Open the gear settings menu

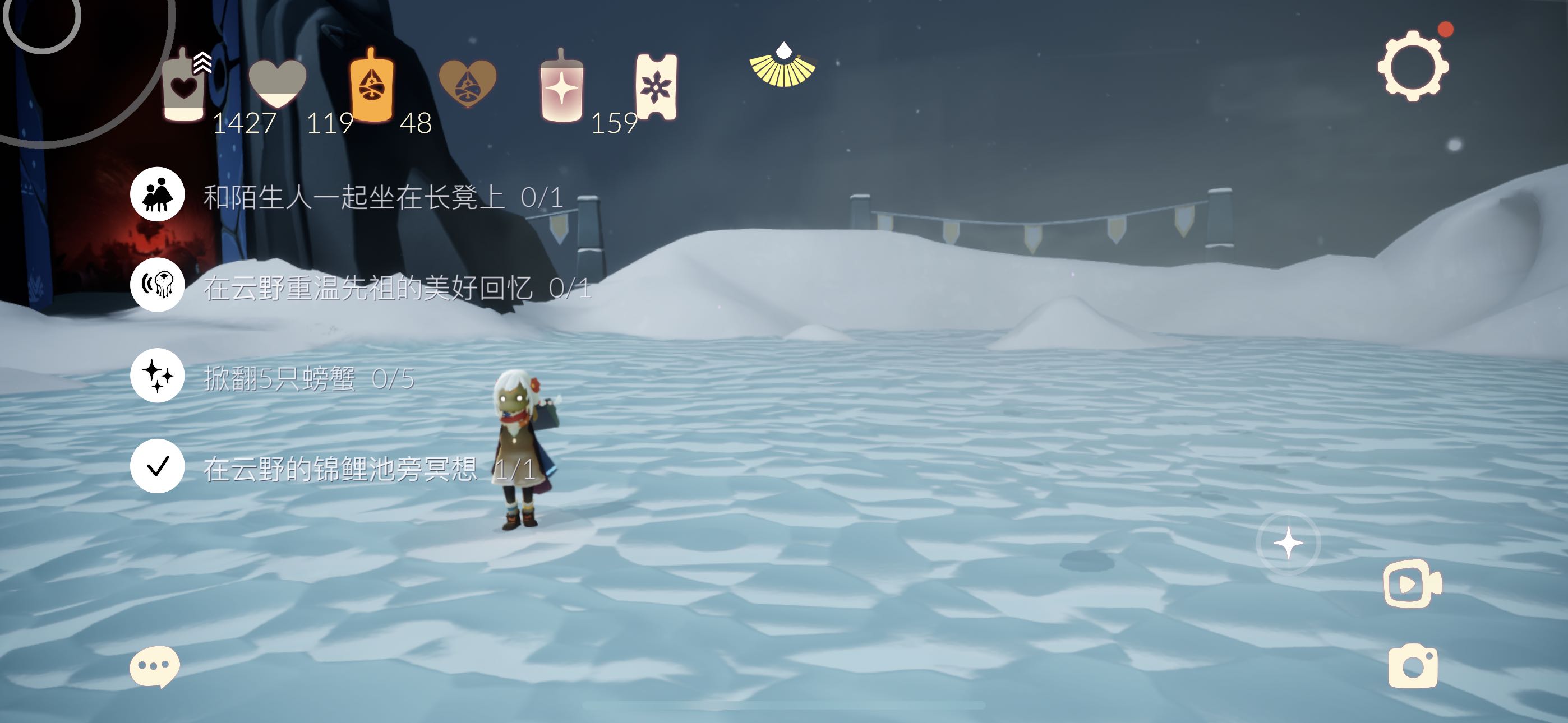pyautogui.click(x=1413, y=66)
